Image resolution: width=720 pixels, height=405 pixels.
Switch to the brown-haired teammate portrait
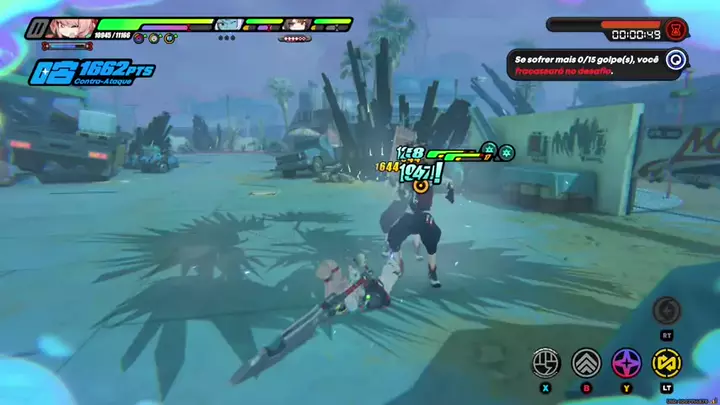pyautogui.click(x=297, y=24)
